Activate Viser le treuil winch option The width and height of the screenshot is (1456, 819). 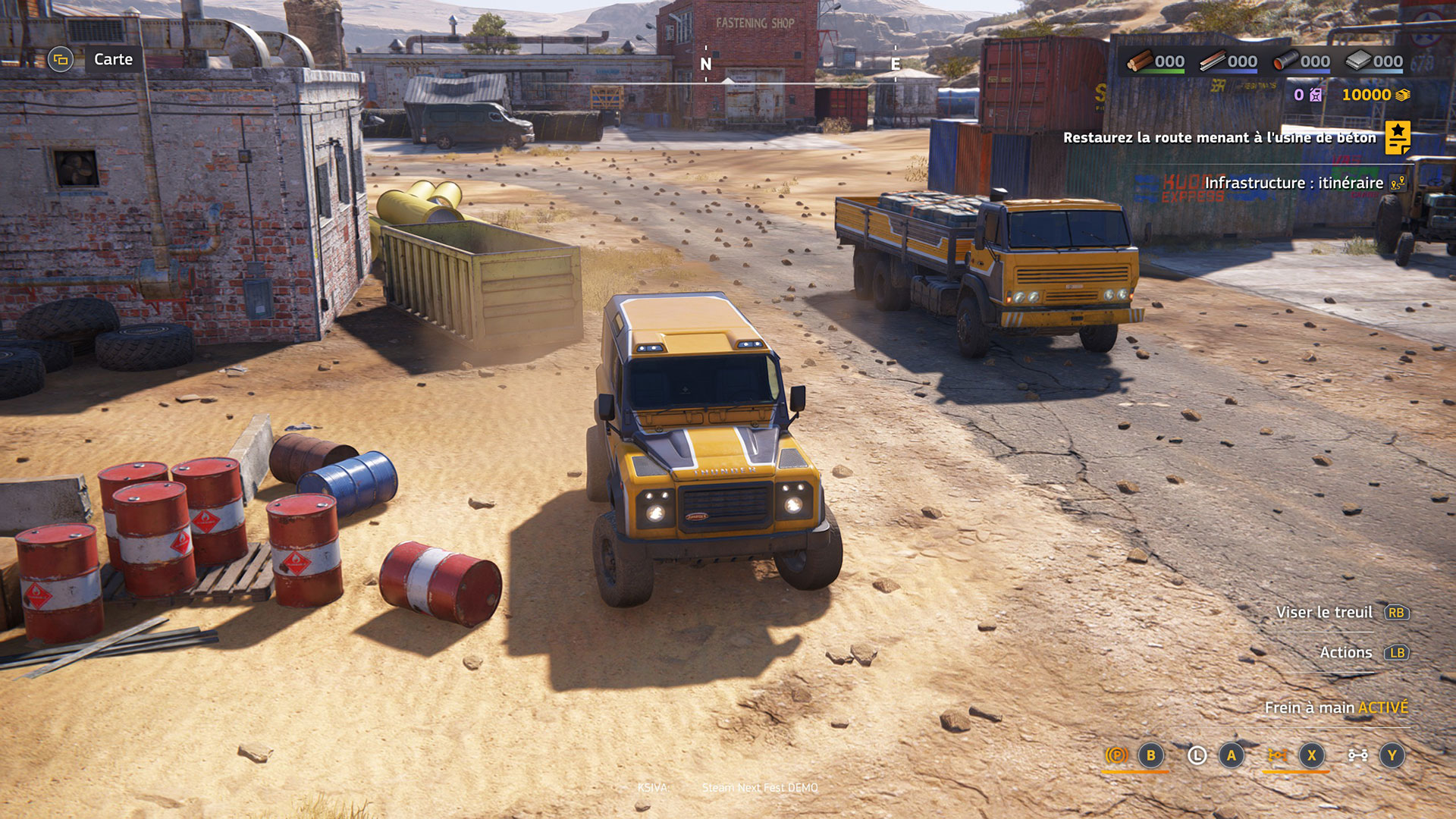click(x=1324, y=612)
